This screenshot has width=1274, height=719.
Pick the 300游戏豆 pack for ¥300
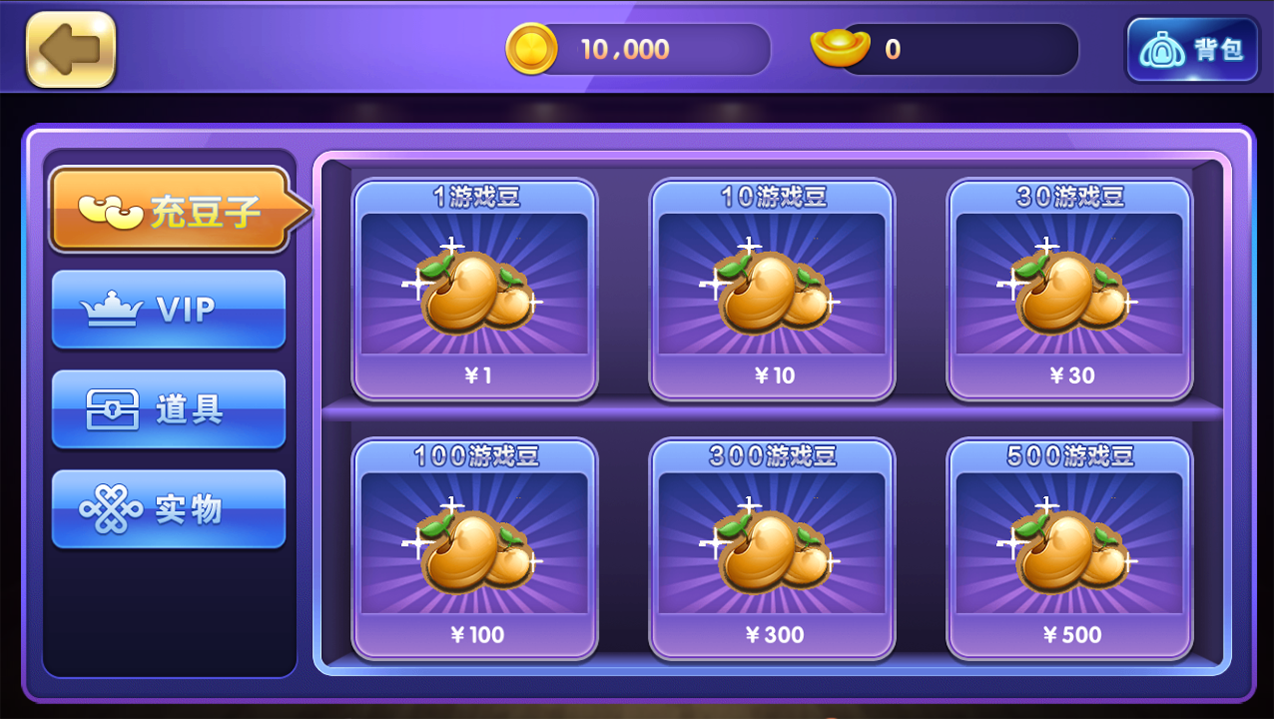point(773,548)
